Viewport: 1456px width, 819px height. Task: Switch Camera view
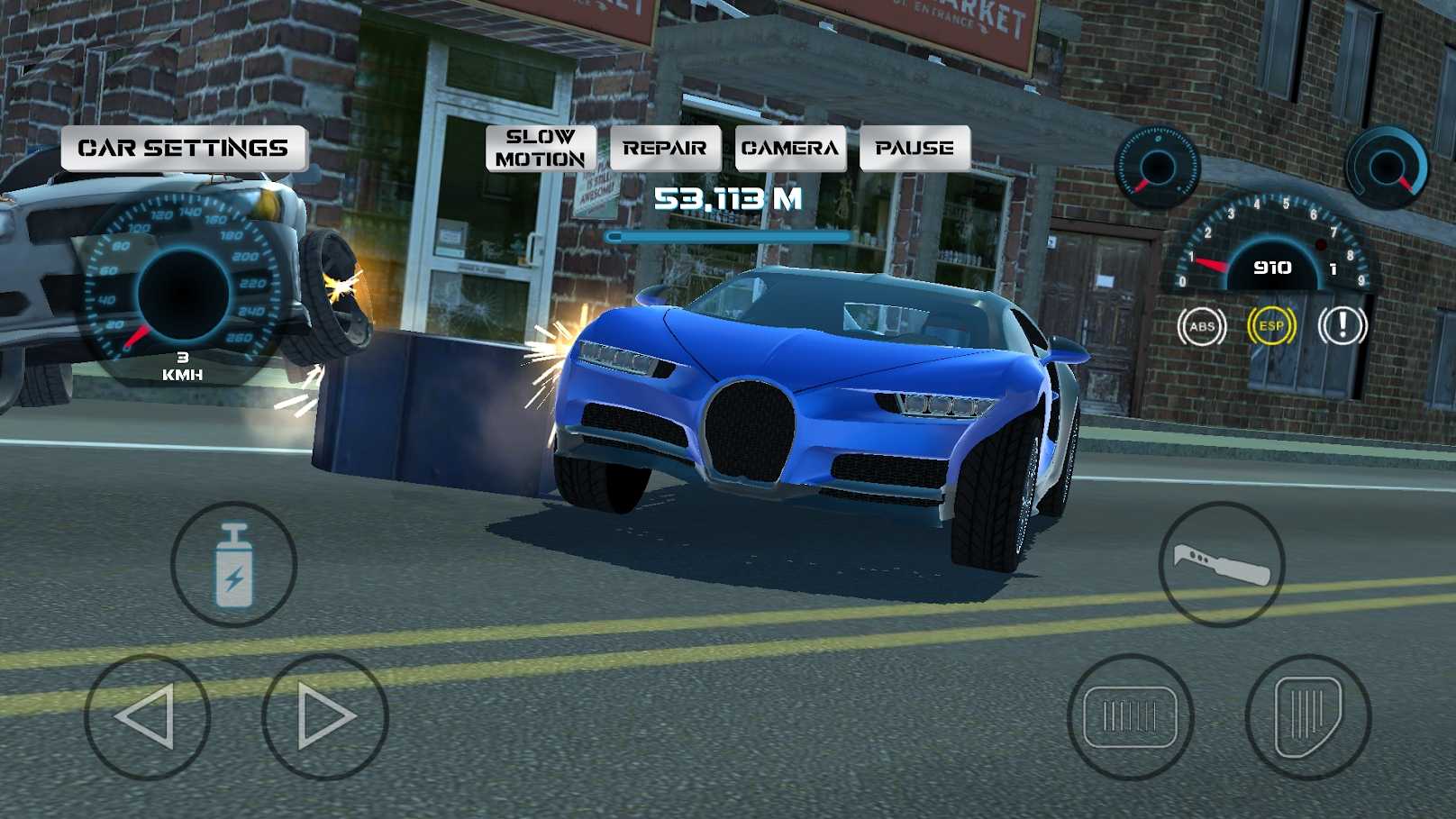click(x=789, y=147)
